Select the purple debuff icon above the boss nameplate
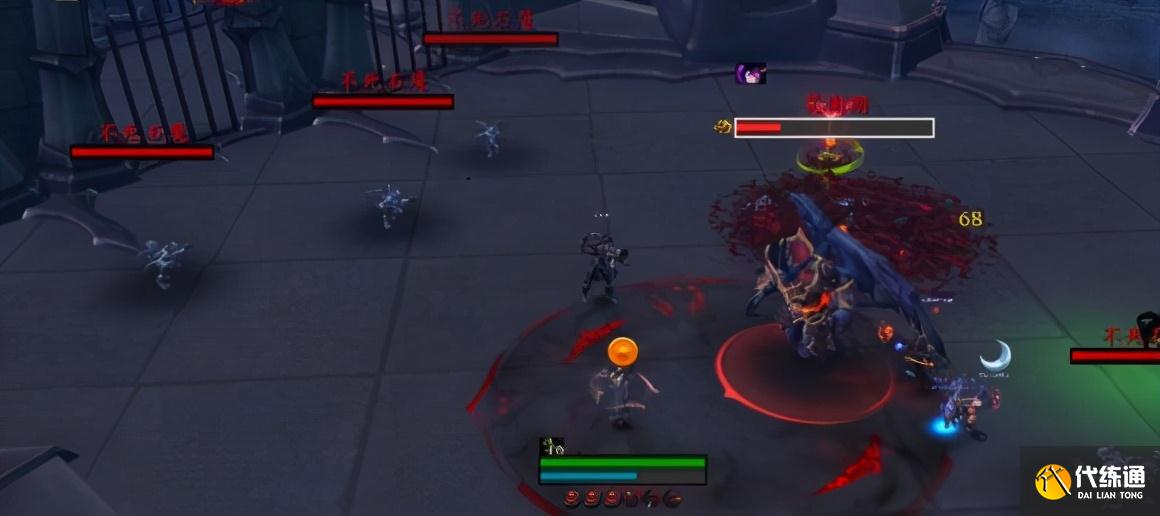1160x516 pixels. [x=750, y=73]
